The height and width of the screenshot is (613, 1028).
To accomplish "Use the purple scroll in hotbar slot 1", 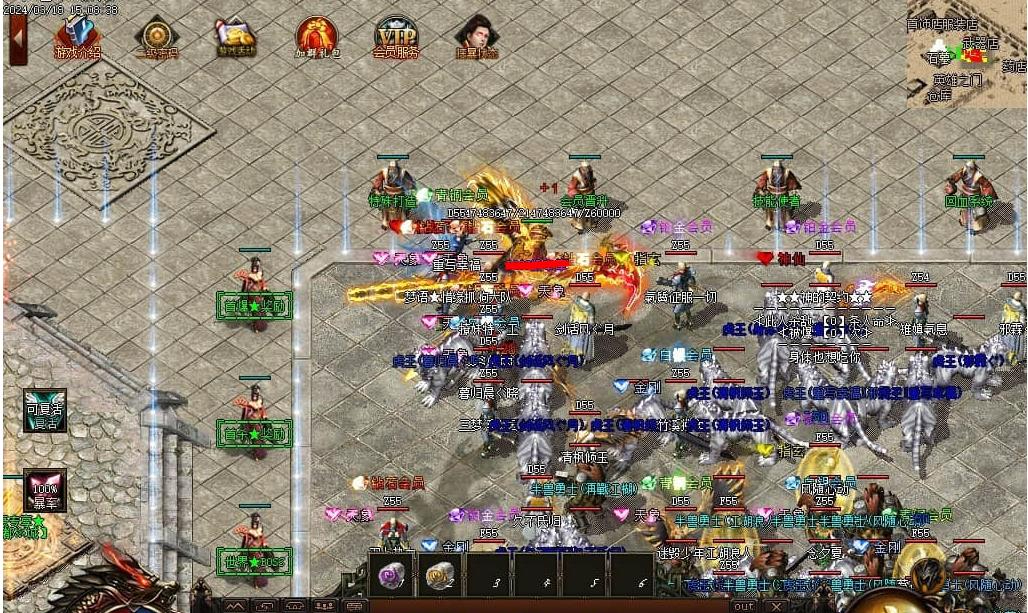I will point(392,573).
